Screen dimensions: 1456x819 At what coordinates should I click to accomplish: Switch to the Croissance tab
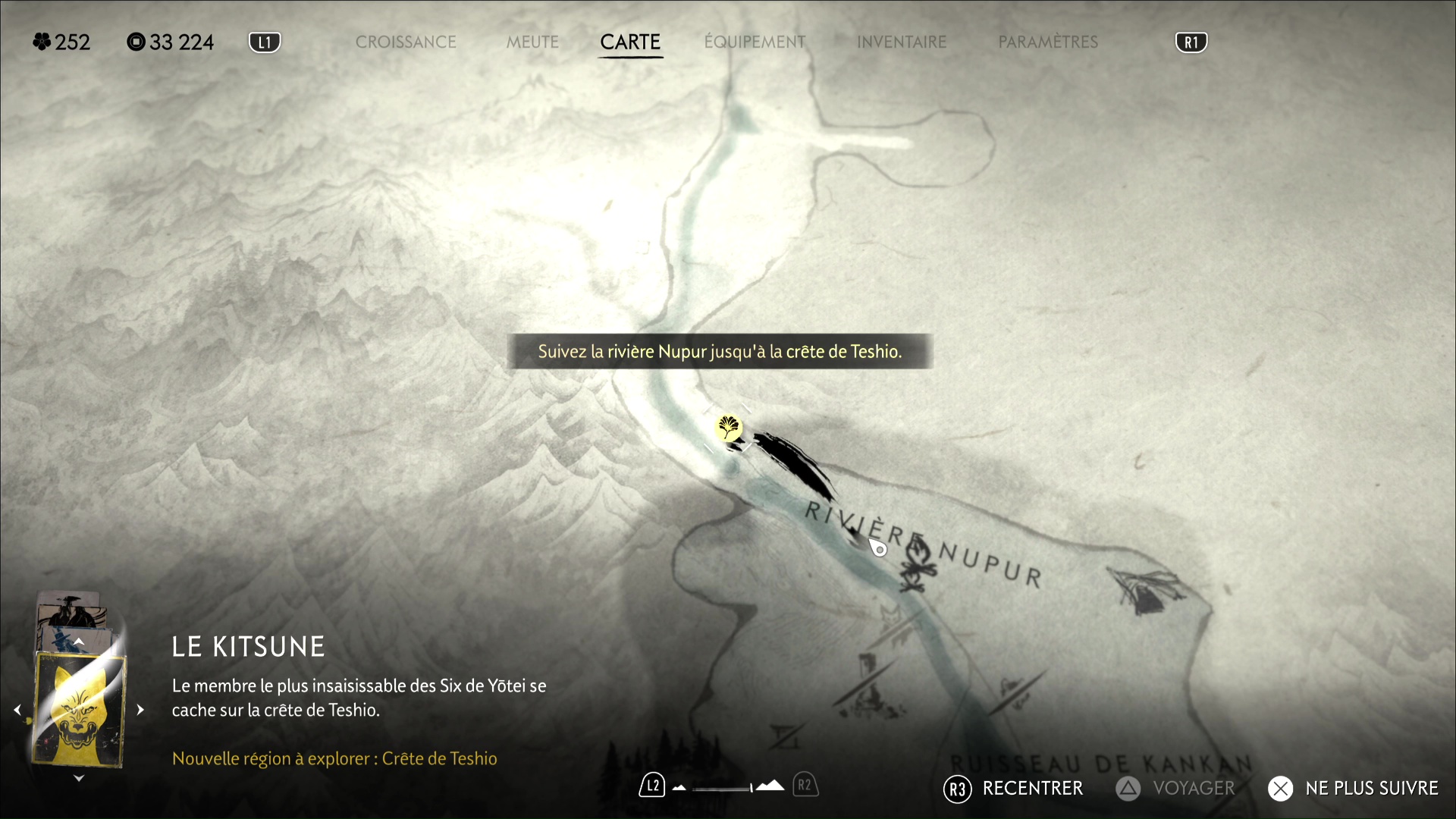coord(406,42)
